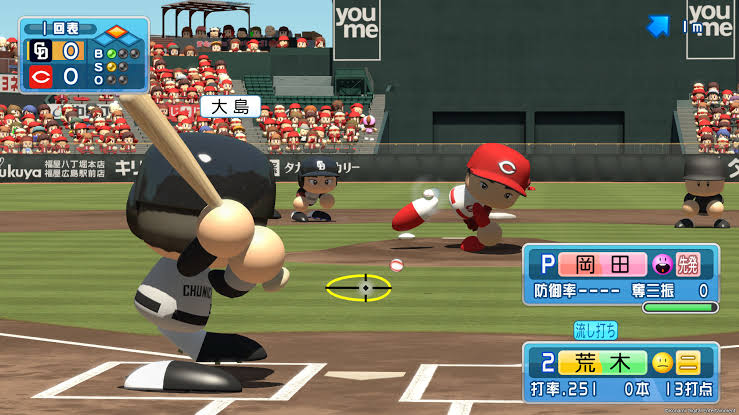739x415 pixels.
Task: Click the 流し打ち hitting style tag
Action: (595, 330)
